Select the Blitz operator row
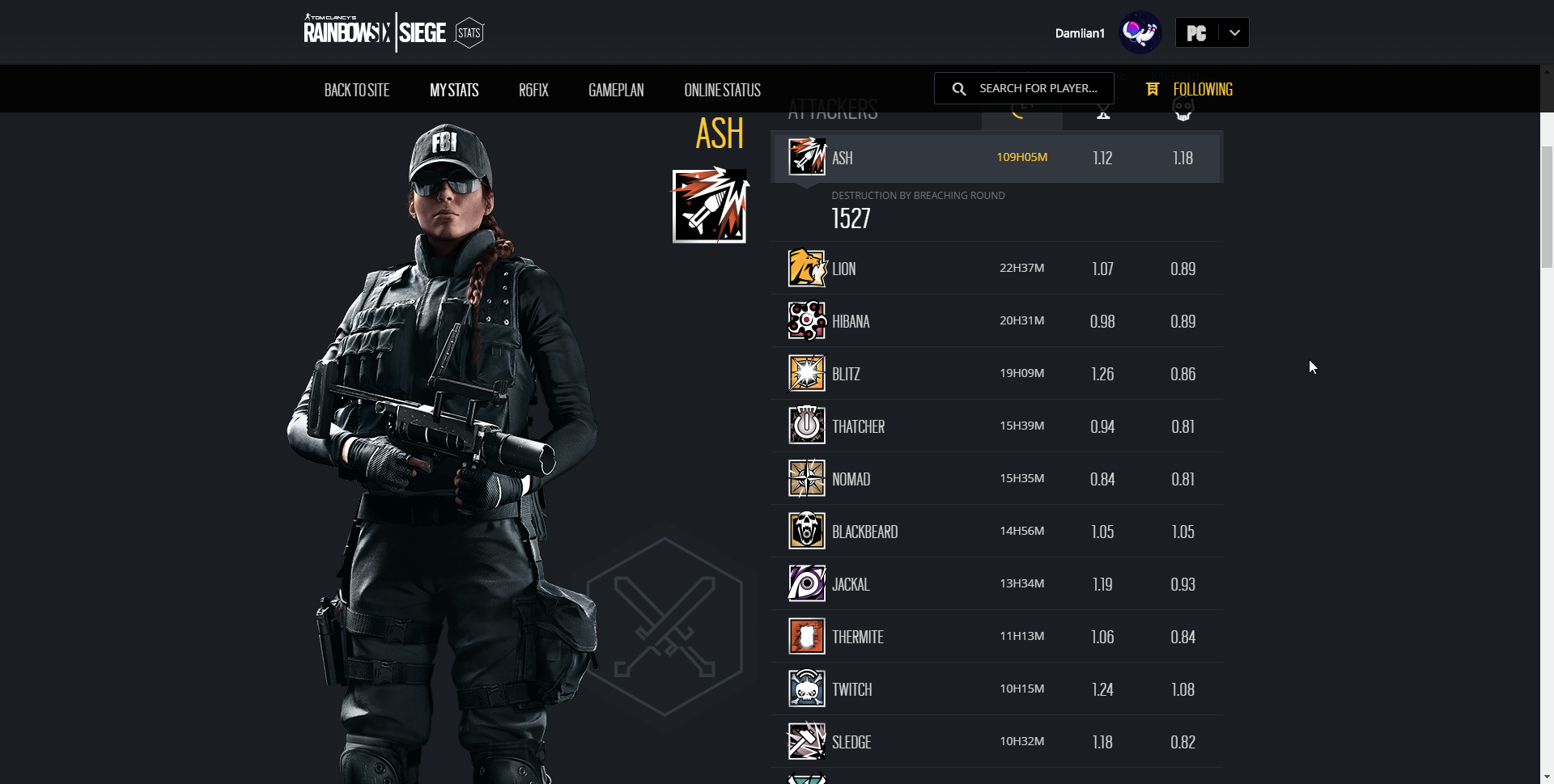Viewport: 1554px width, 784px height. 996,374
